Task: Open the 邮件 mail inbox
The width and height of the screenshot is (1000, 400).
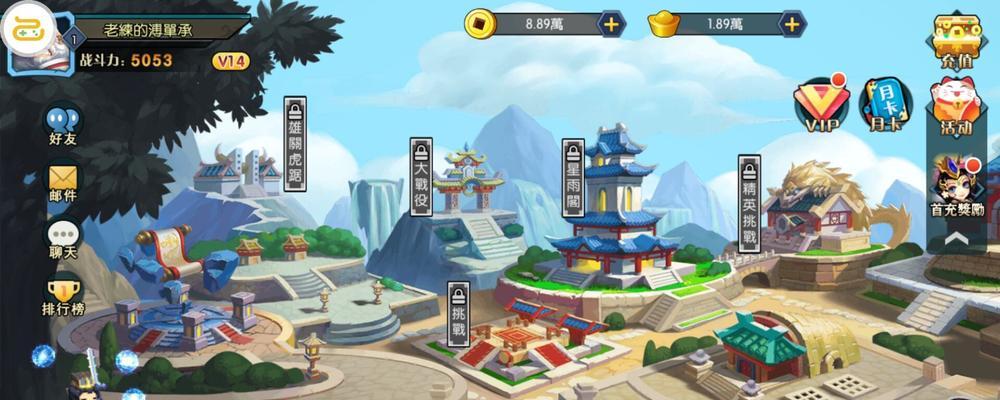Action: click(x=63, y=183)
